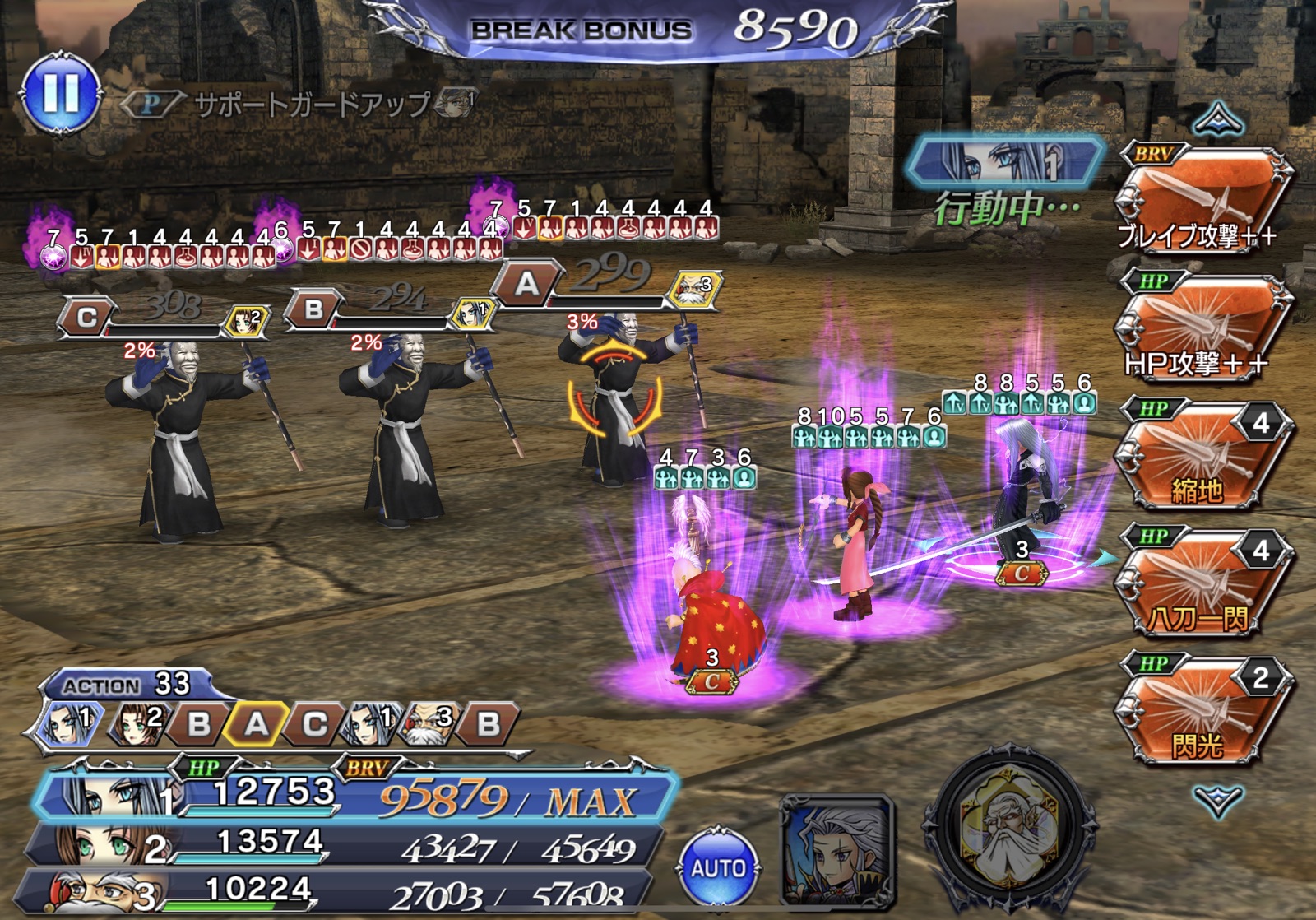
Task: Select Sephiroth's party status row
Action: click(354, 795)
